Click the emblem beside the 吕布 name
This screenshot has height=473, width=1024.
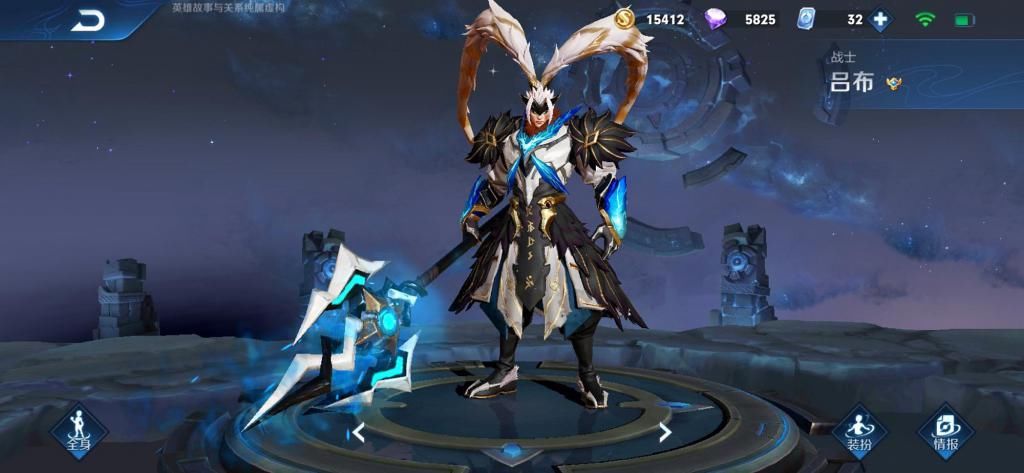[893, 83]
